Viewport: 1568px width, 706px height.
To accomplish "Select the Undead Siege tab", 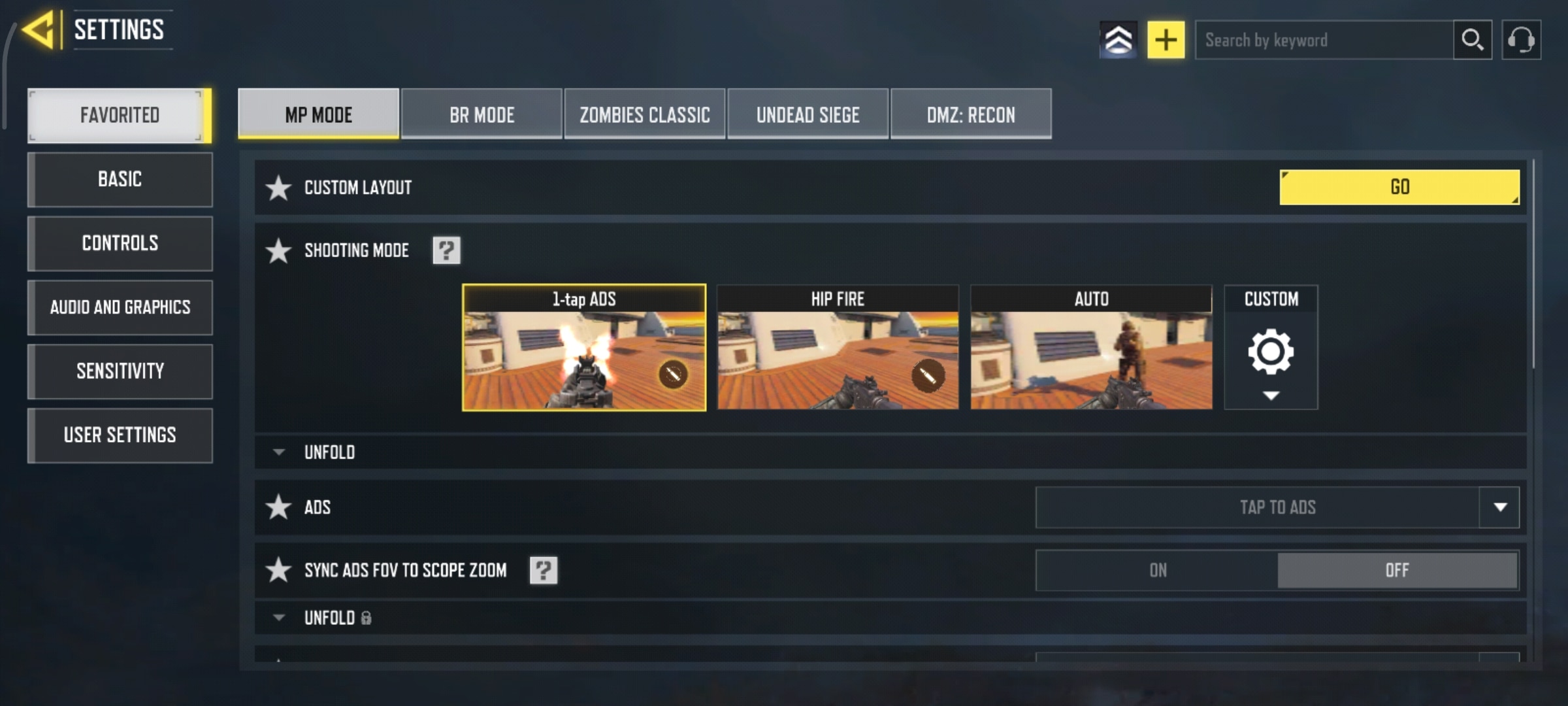I will point(808,114).
